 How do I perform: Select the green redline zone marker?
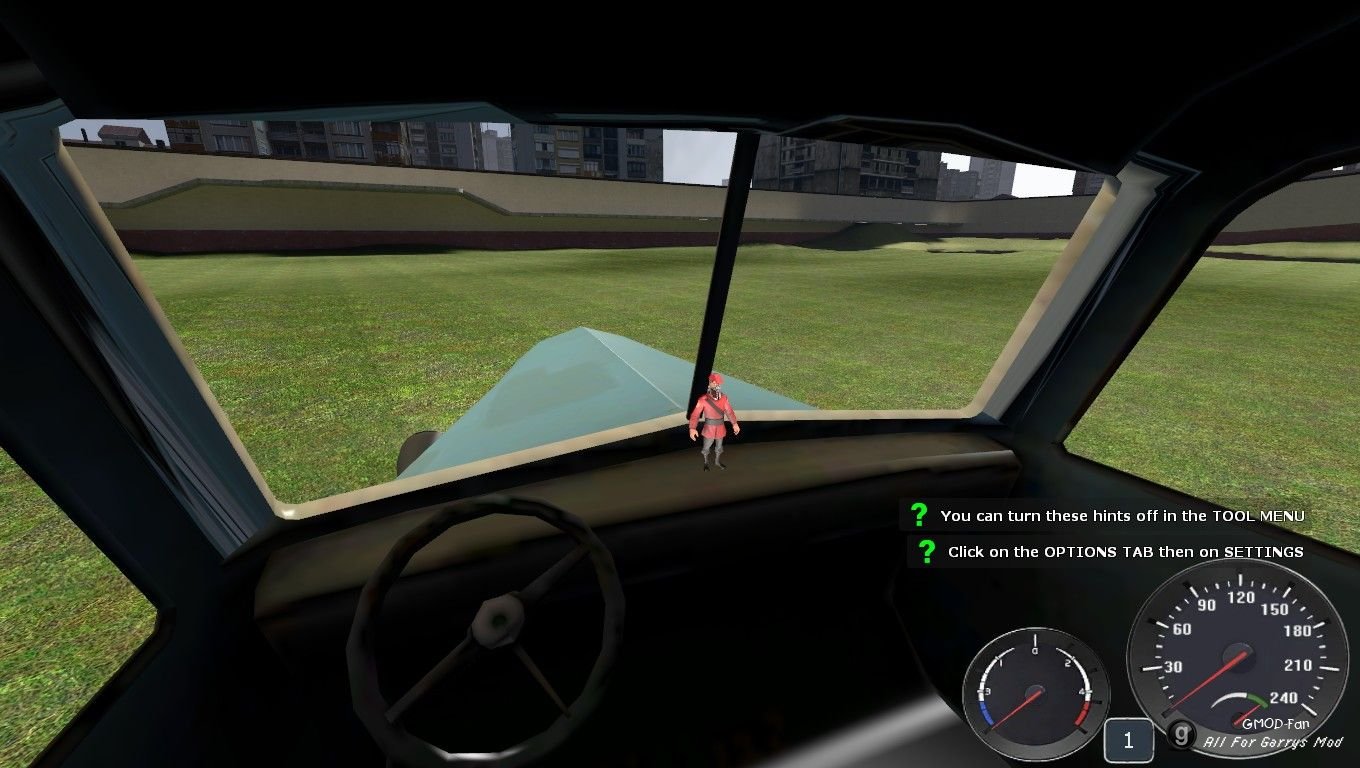[1258, 700]
